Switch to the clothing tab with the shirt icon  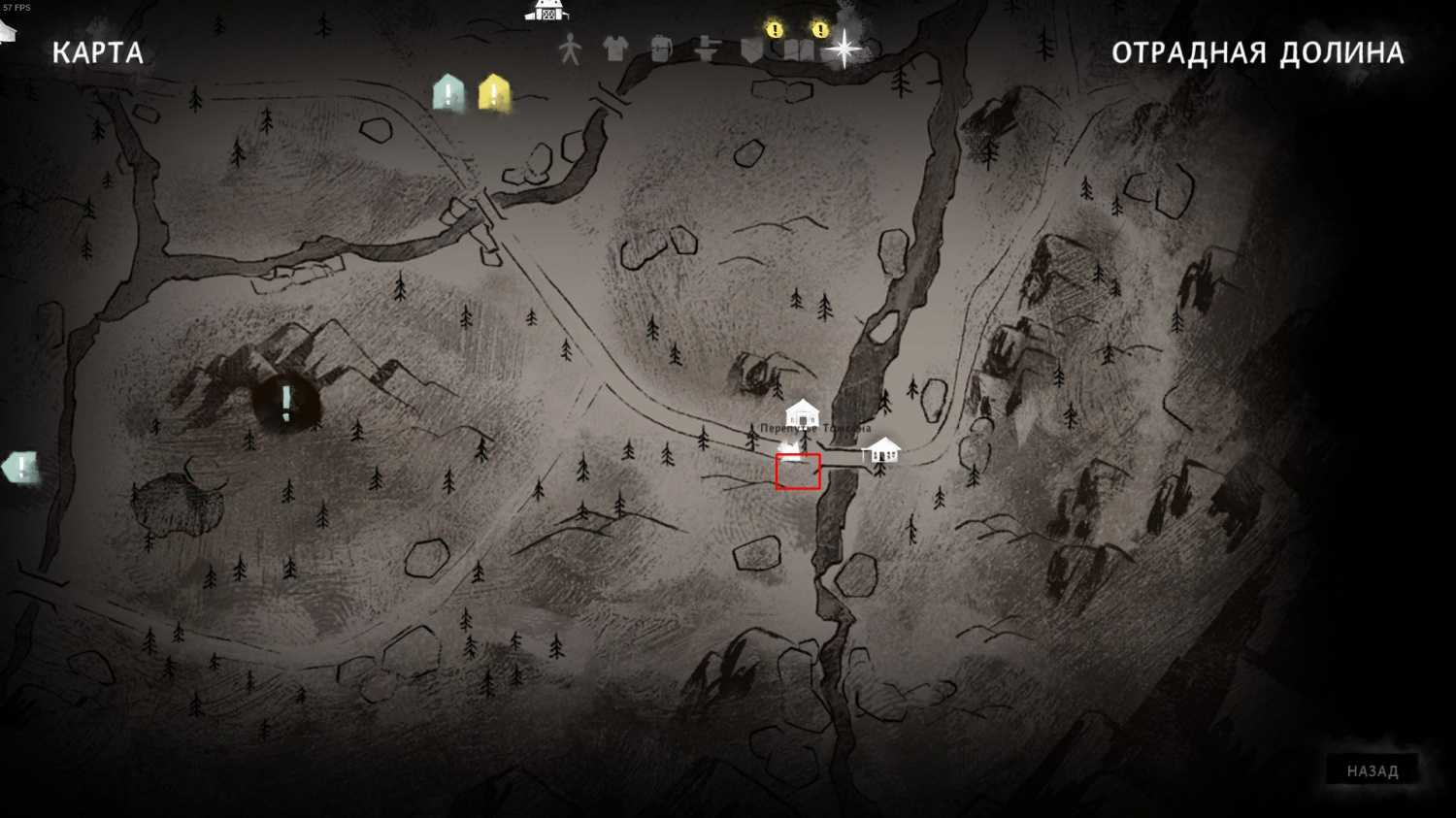(x=615, y=48)
